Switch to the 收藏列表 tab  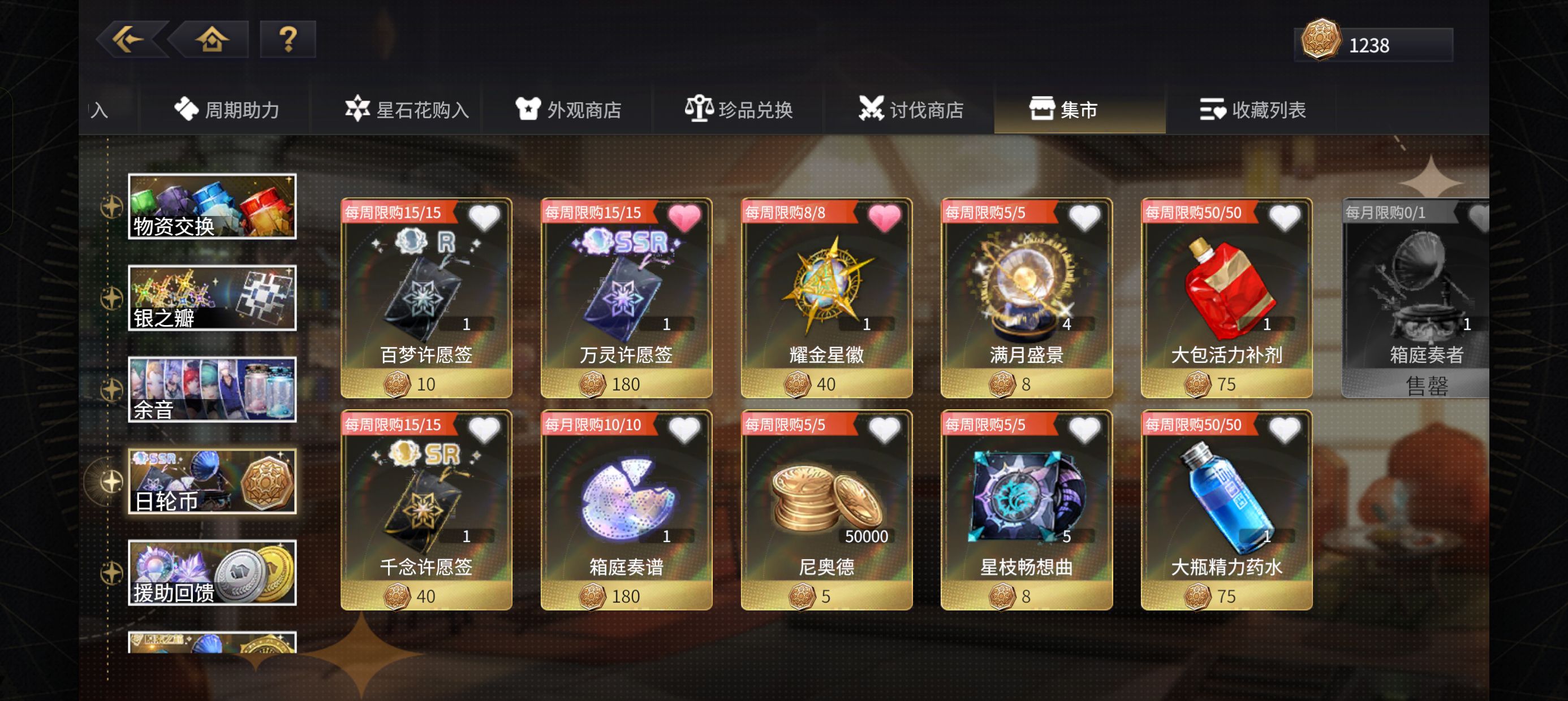[1254, 110]
